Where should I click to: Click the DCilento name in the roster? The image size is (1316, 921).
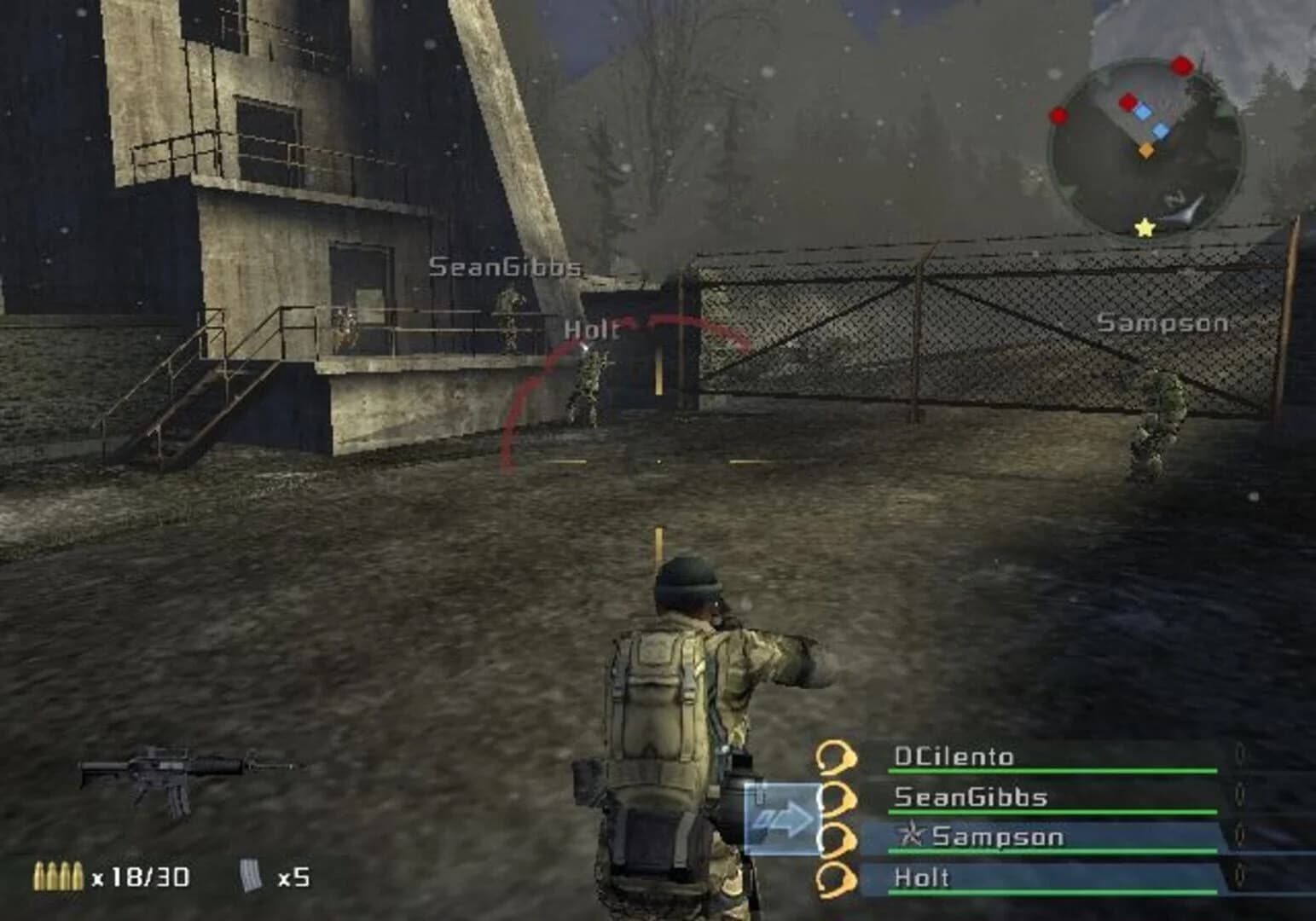point(954,756)
